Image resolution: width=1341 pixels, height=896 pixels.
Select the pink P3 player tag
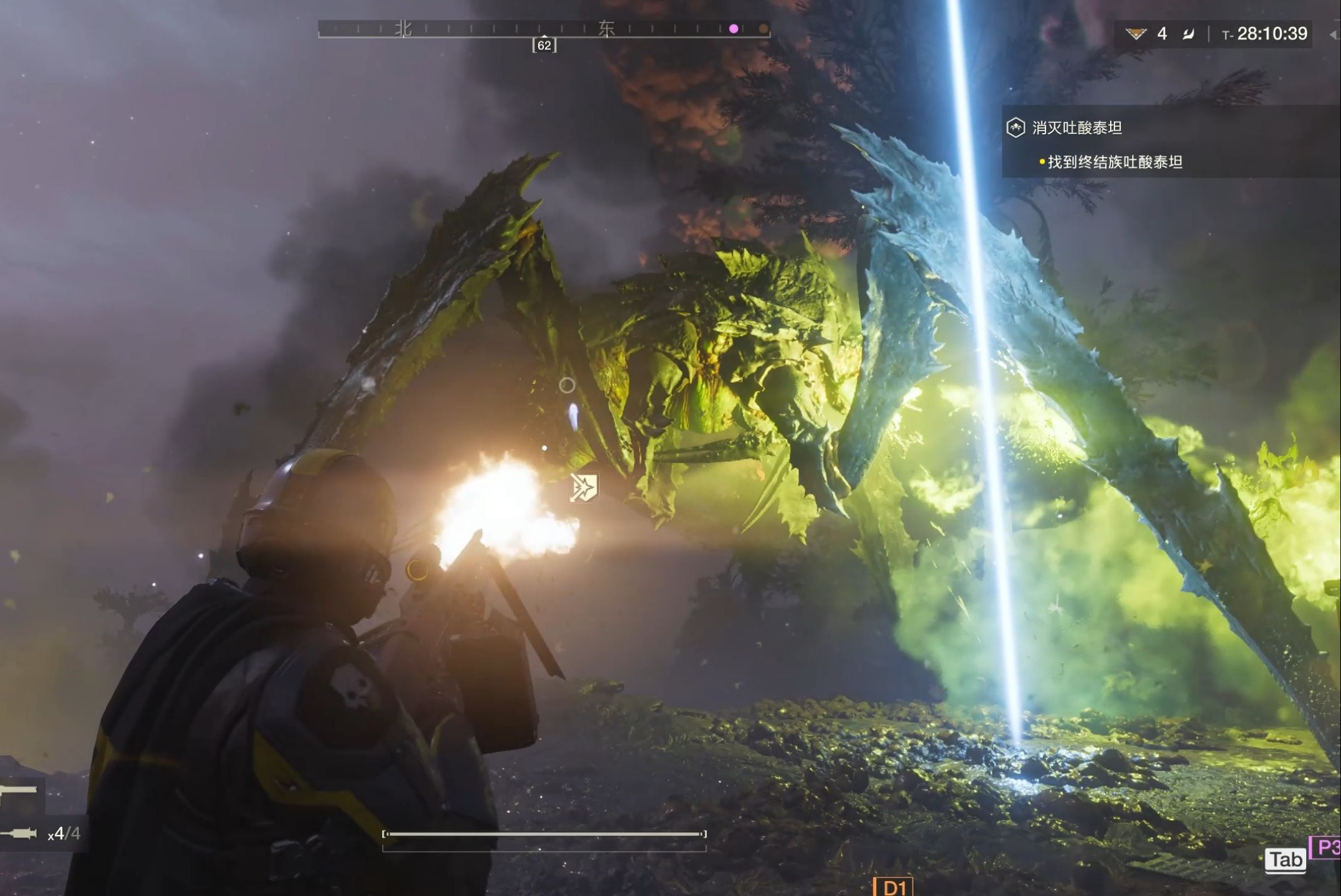(x=1326, y=847)
